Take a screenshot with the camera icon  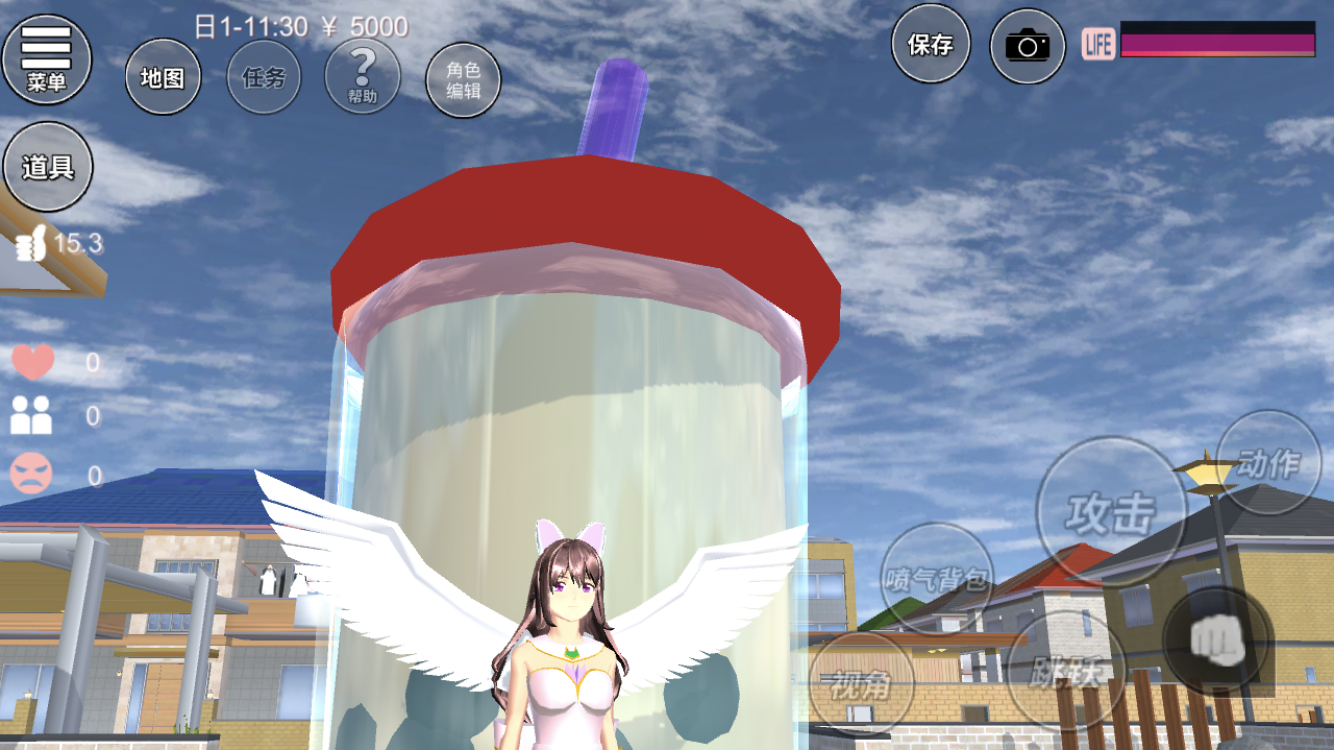[x=1027, y=45]
